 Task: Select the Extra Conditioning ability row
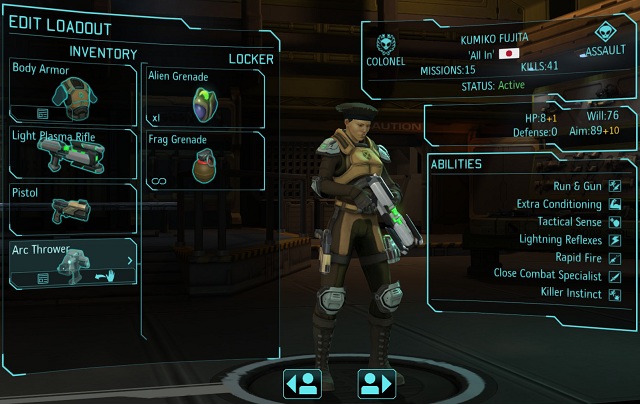pos(560,204)
